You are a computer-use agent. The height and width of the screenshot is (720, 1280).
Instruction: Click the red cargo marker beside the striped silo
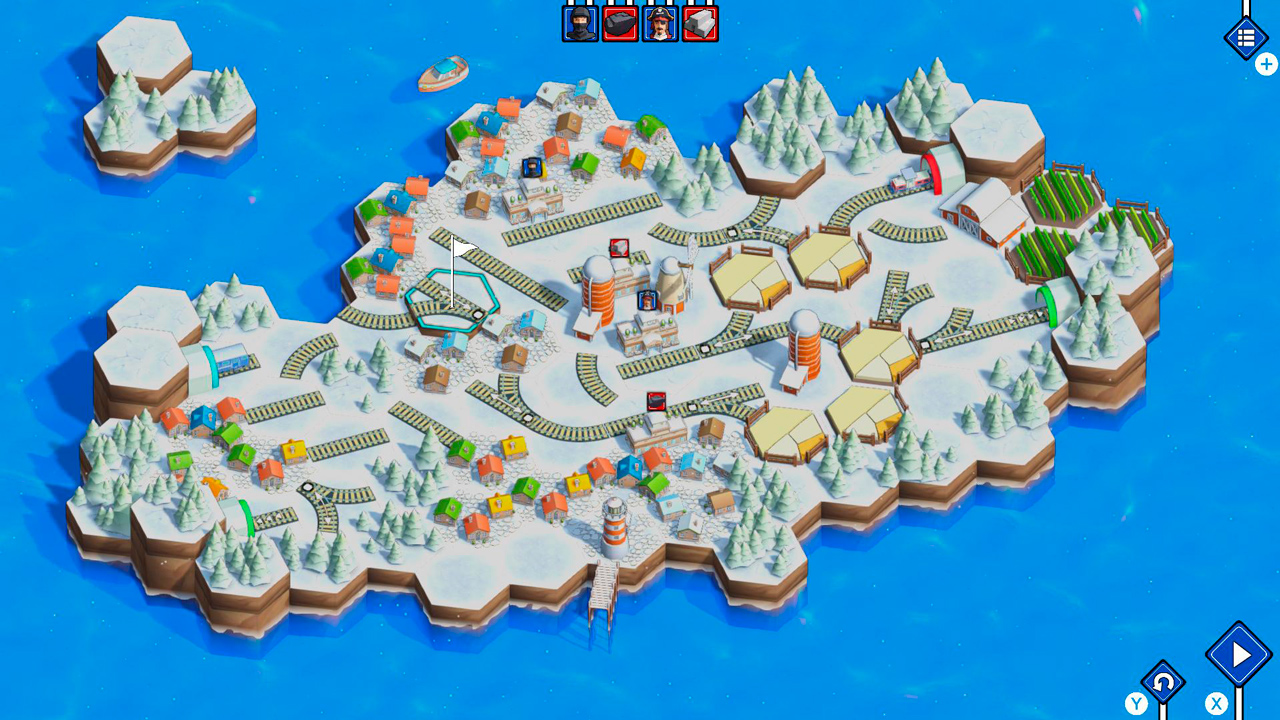(619, 247)
